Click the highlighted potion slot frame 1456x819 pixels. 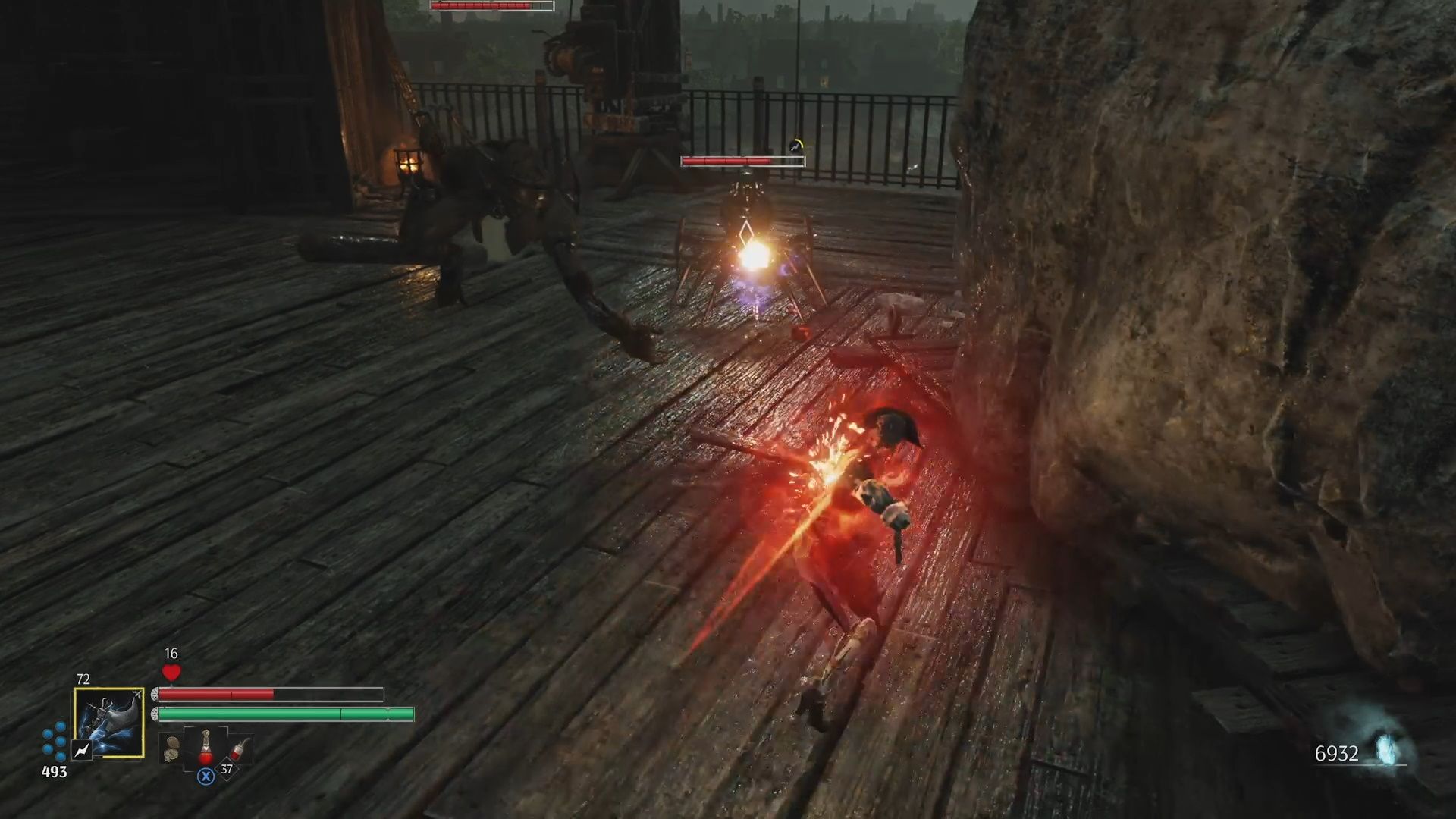(x=206, y=747)
